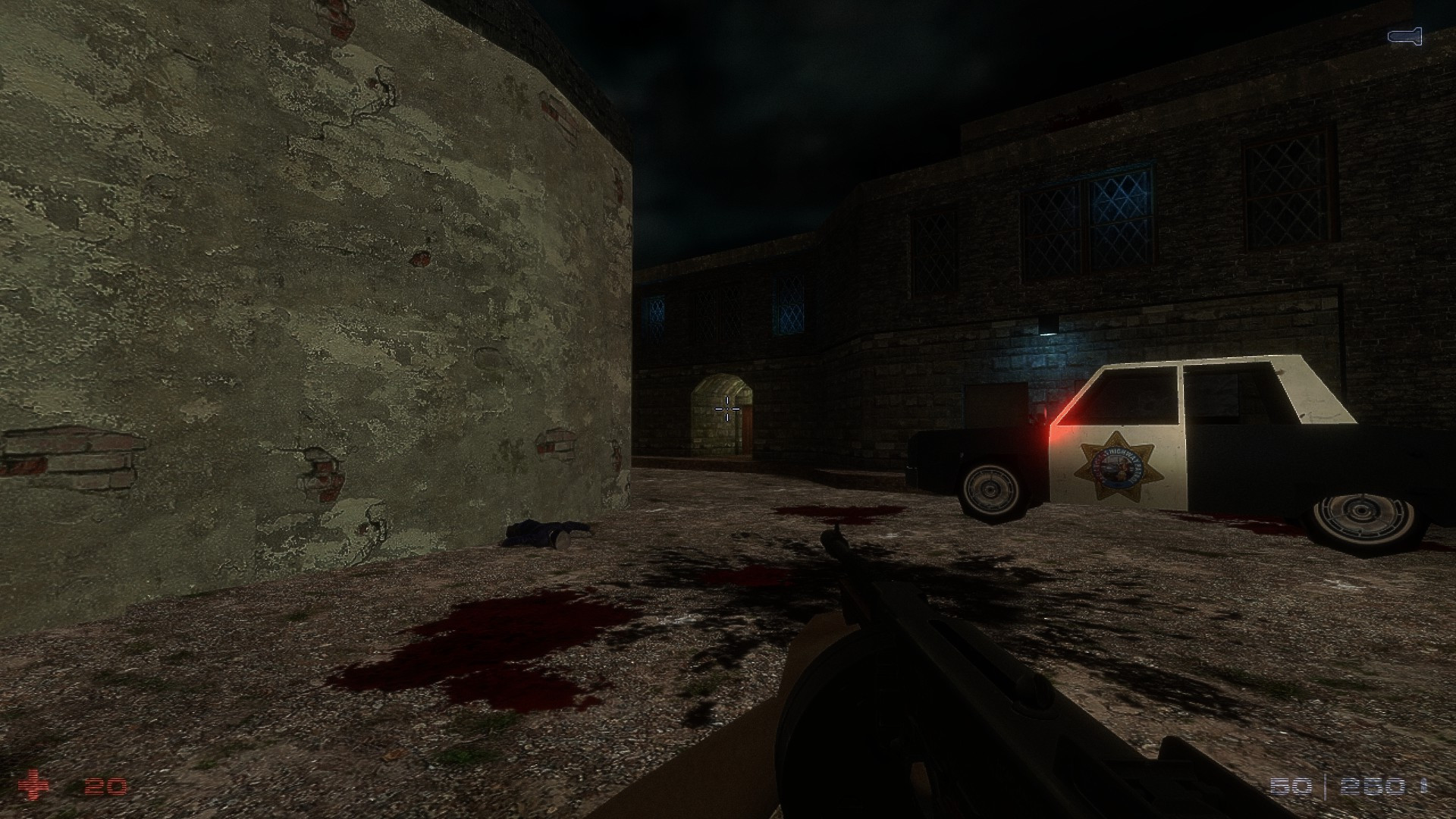Screen dimensions: 1456x819
Task: Select the red health cross icon
Action: click(x=36, y=784)
